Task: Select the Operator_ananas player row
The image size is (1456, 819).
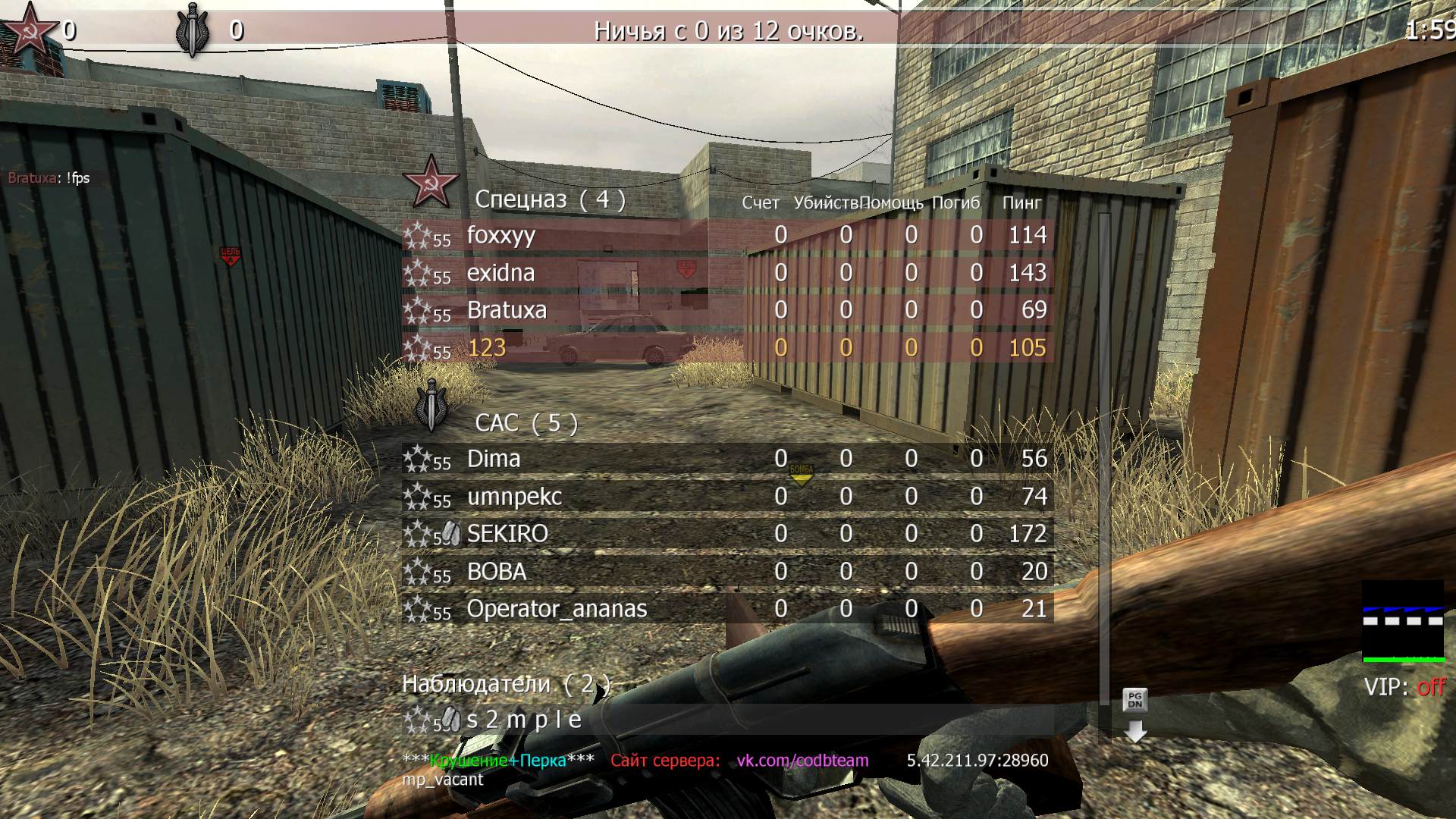Action: (557, 609)
